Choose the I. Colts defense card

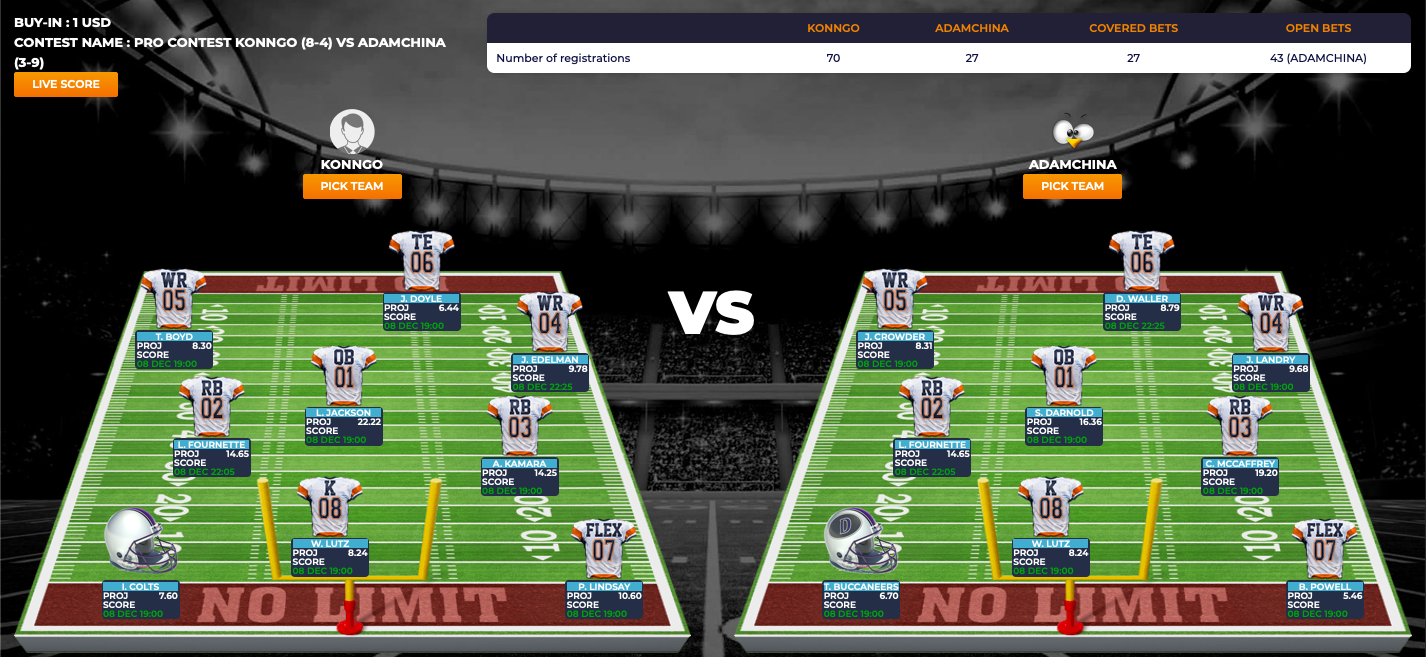(x=140, y=599)
